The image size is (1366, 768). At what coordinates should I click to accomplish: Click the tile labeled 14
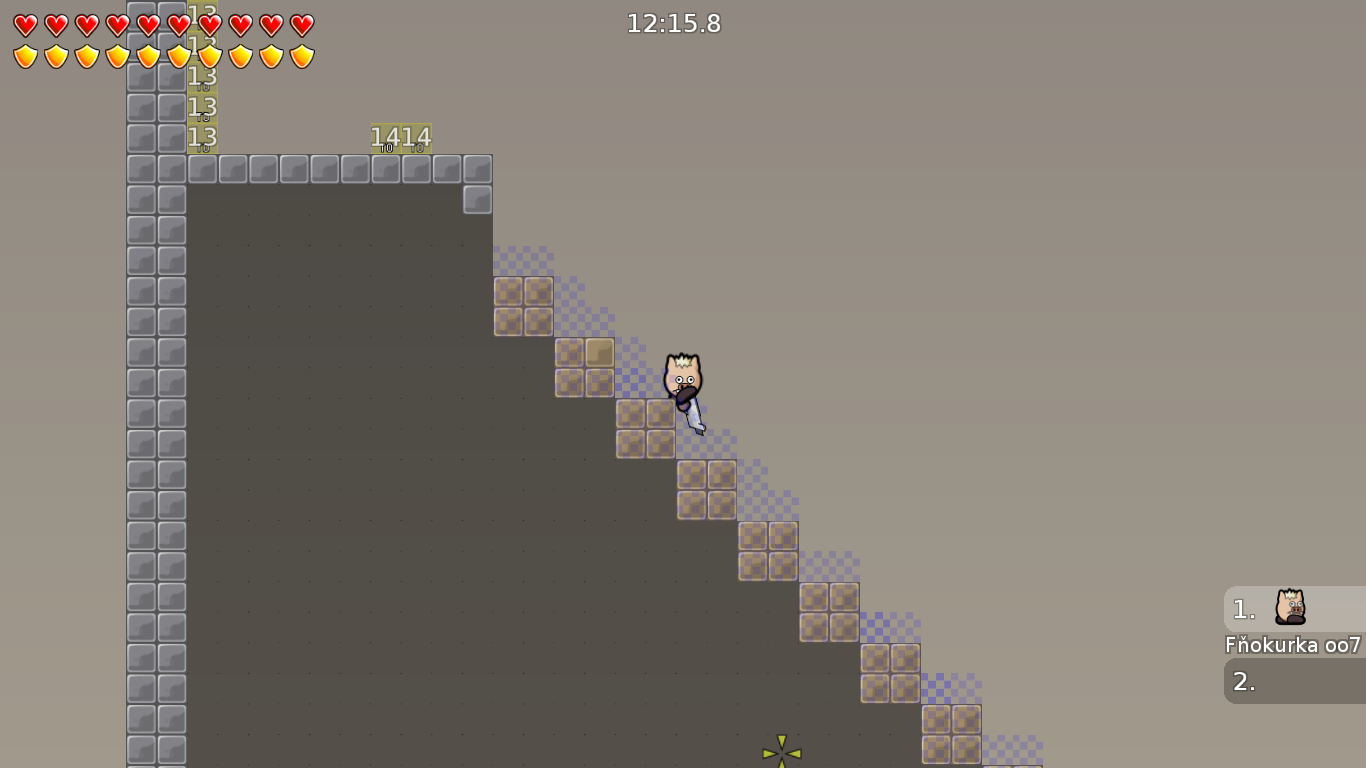(385, 136)
